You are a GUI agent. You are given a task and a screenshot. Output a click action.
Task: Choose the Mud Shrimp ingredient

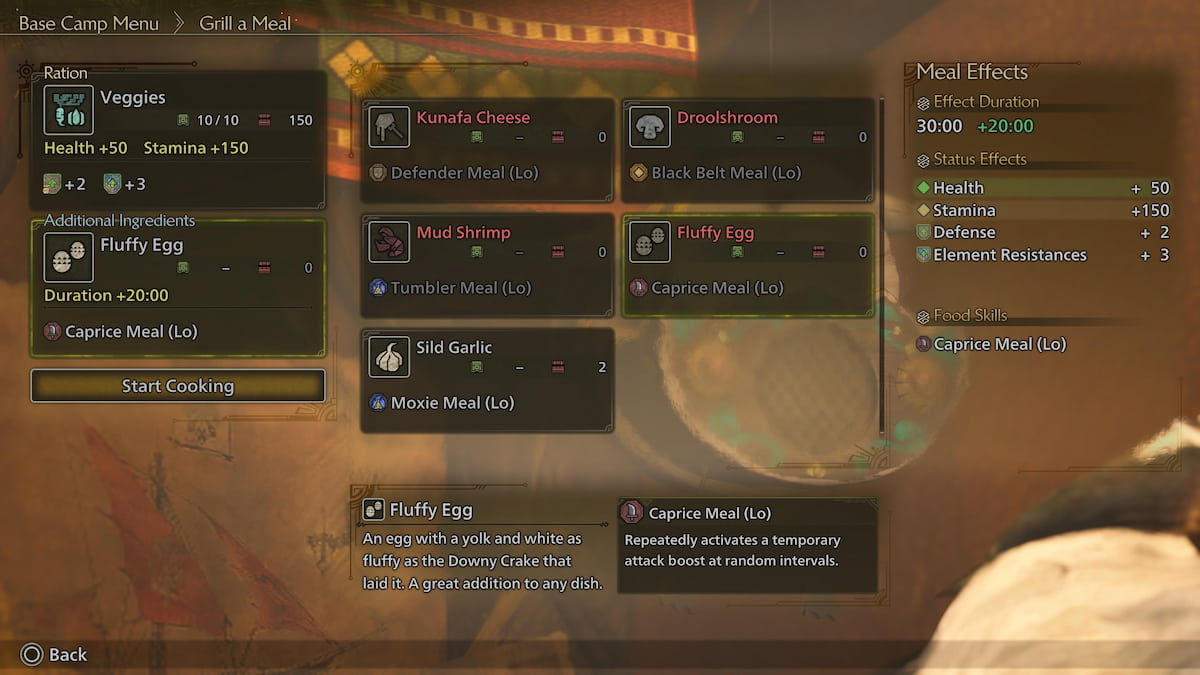click(x=487, y=265)
